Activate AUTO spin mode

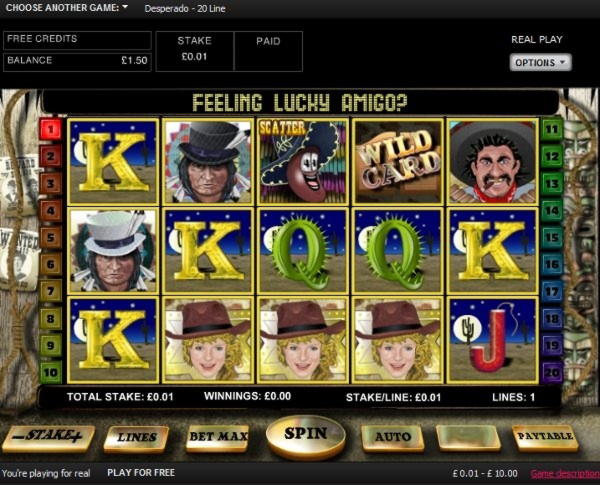[x=393, y=437]
